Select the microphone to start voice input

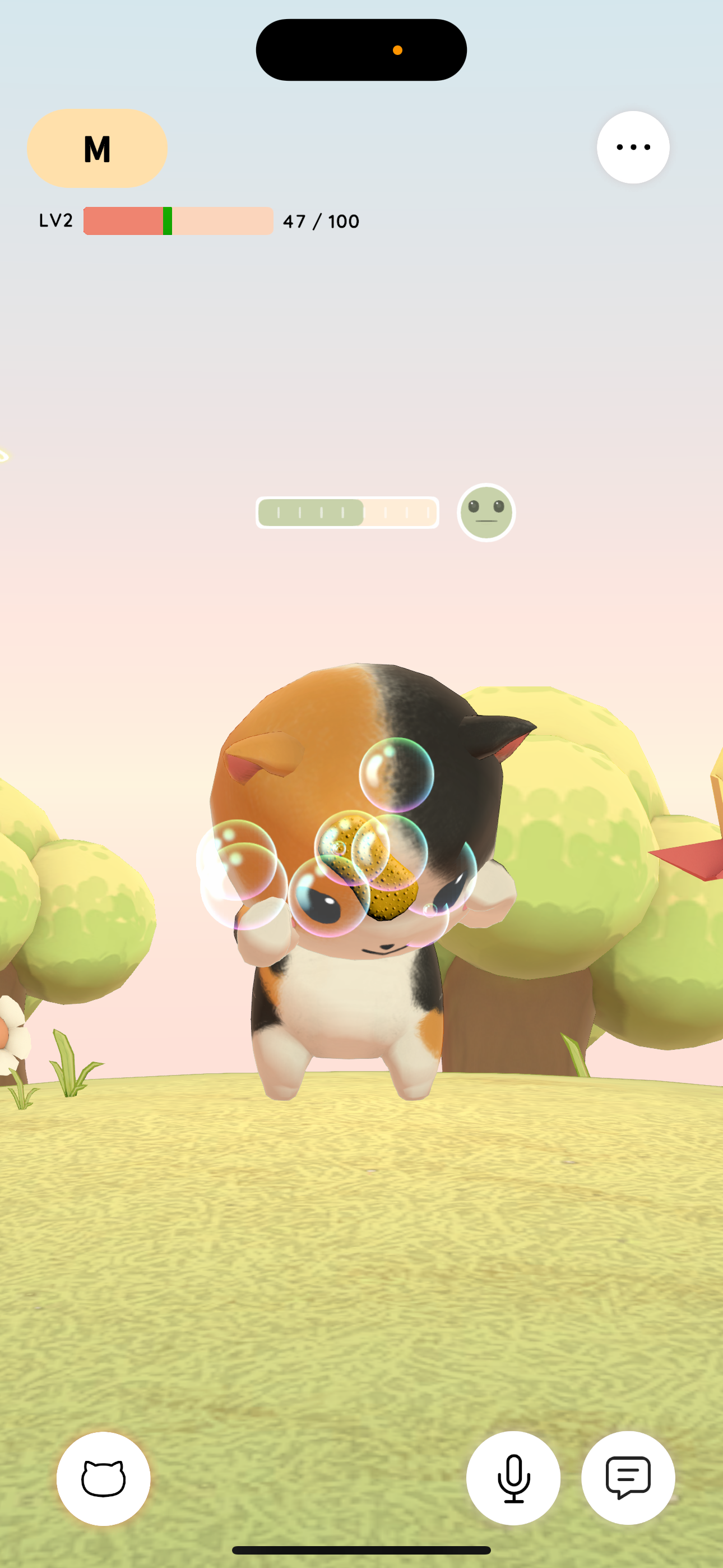pos(513,1478)
